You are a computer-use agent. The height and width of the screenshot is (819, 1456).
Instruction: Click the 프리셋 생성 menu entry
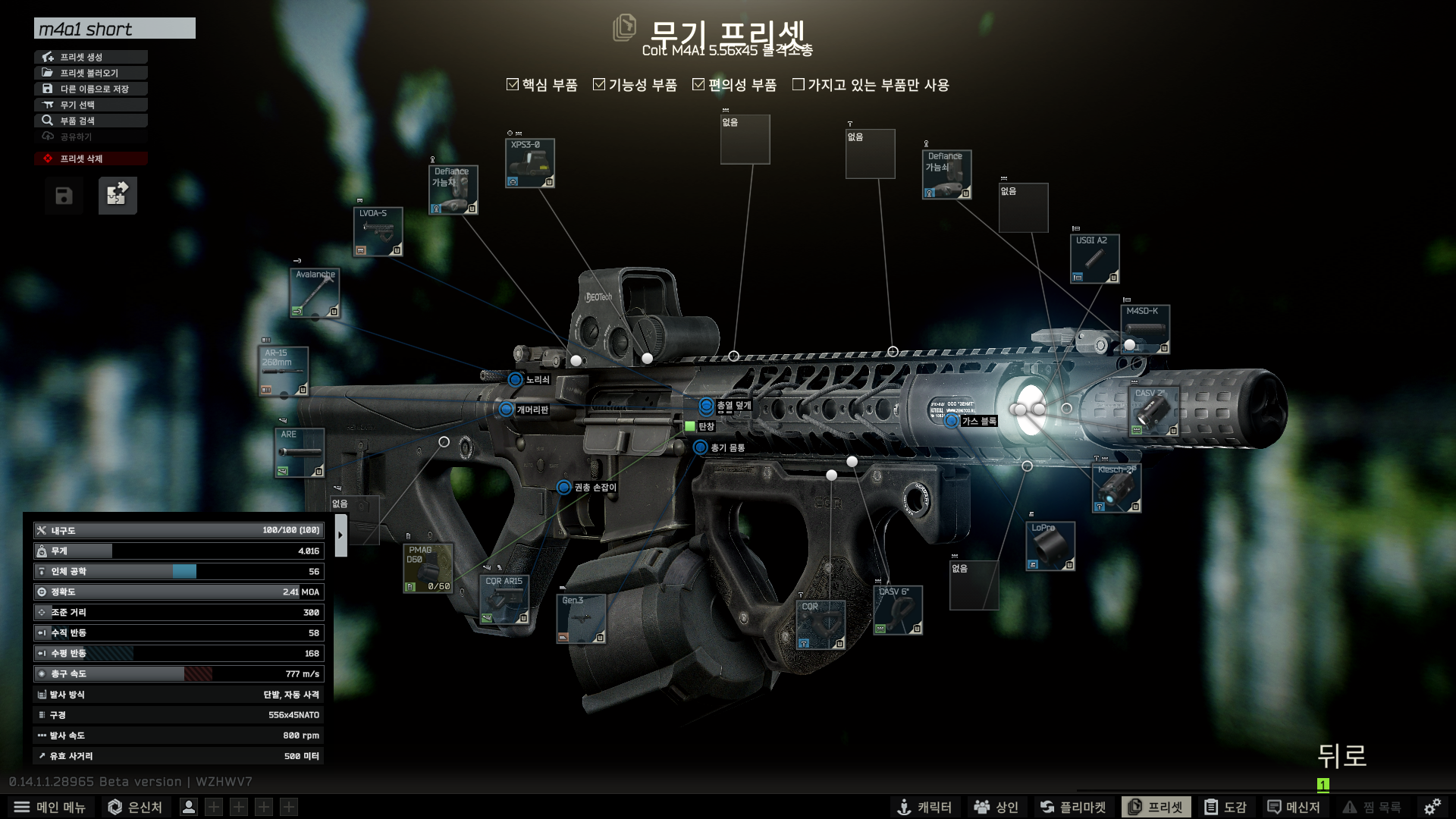(90, 57)
